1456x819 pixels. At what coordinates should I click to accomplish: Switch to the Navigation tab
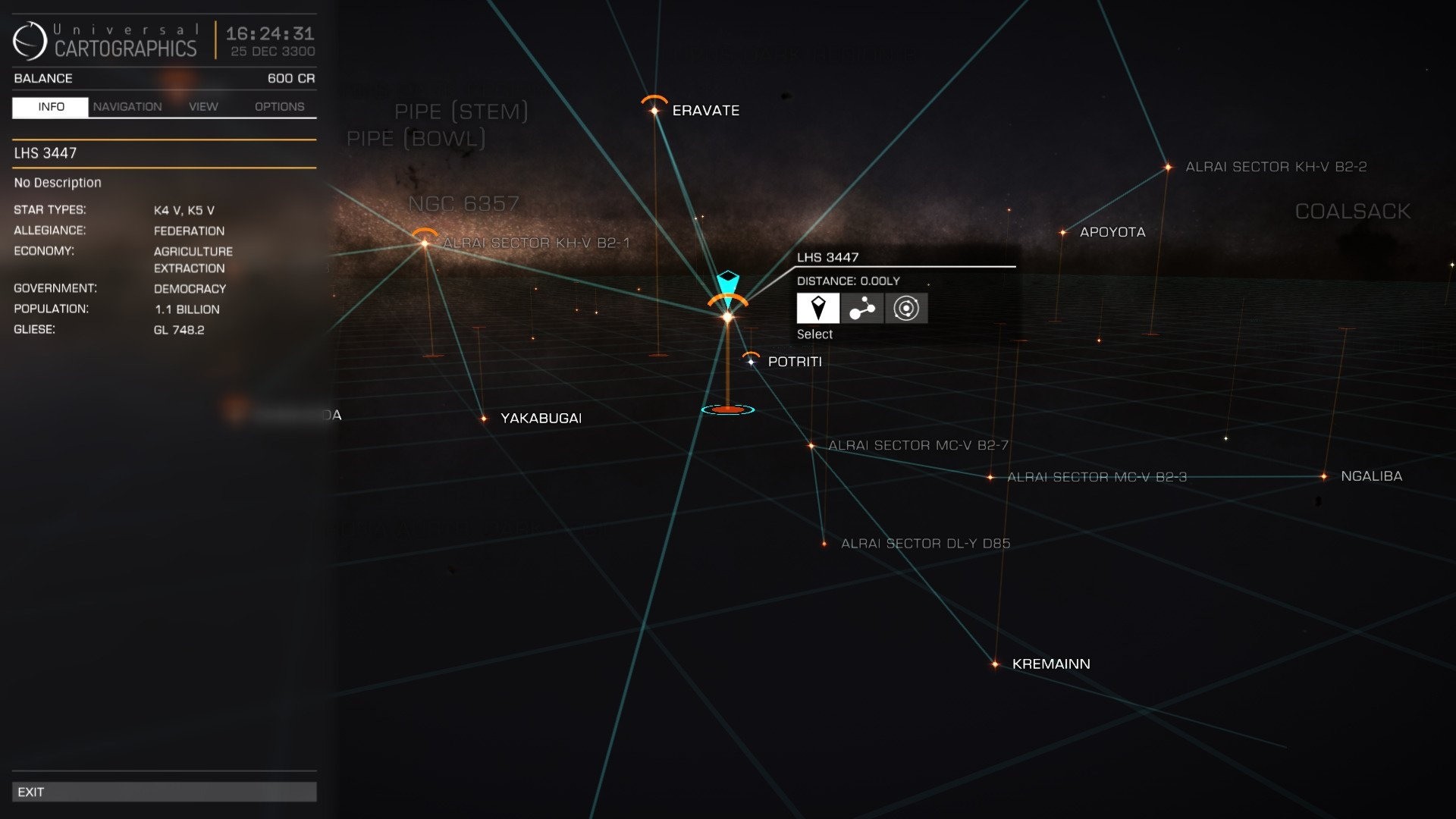pos(127,106)
